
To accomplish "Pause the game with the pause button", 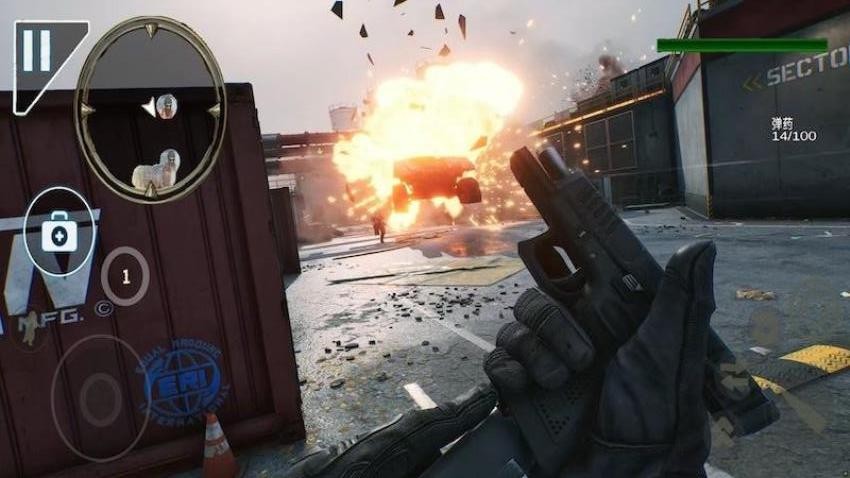I will pos(37,52).
